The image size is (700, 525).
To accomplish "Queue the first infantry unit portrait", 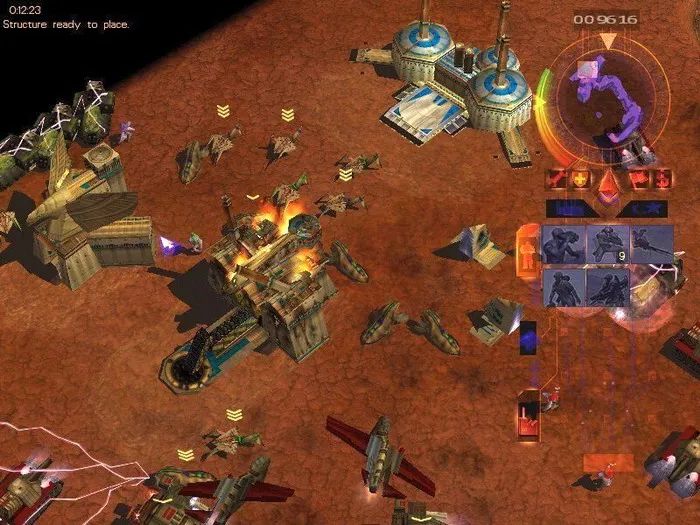I will (565, 244).
